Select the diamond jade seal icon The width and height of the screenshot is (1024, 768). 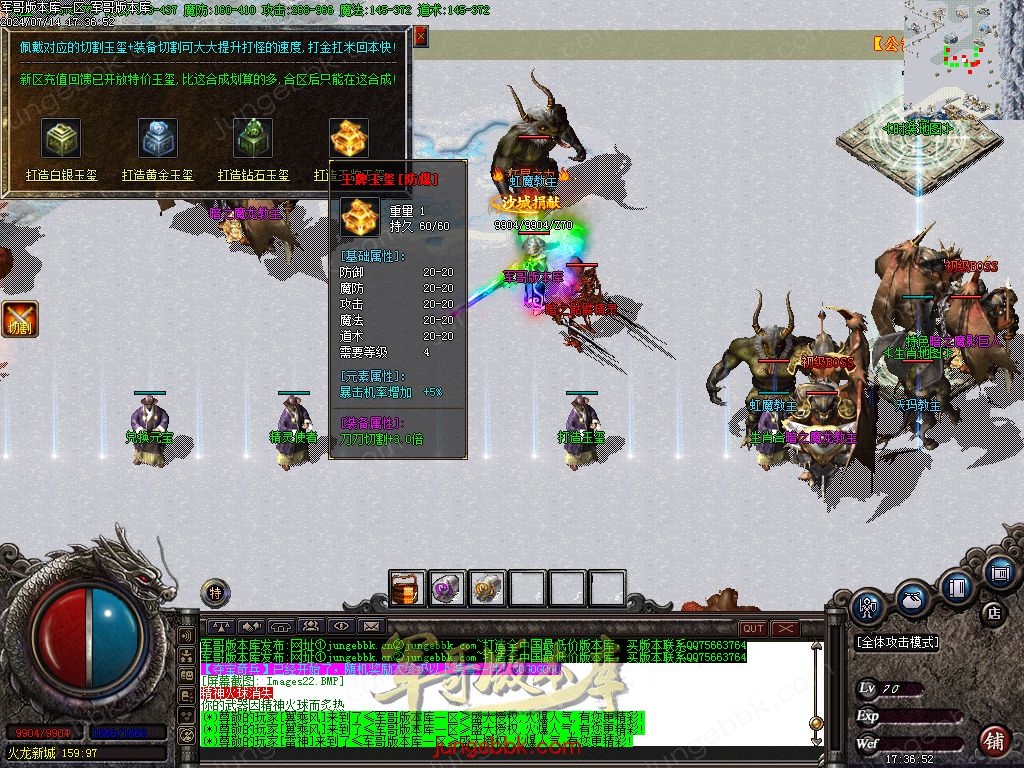tap(253, 139)
